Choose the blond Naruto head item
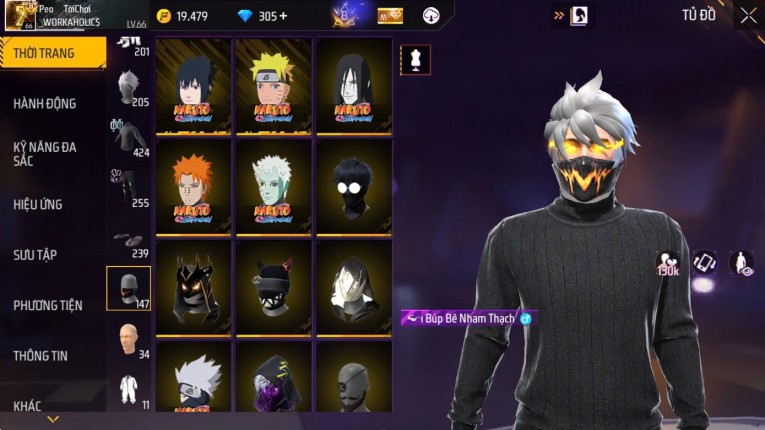The width and height of the screenshot is (765, 430). (x=274, y=86)
